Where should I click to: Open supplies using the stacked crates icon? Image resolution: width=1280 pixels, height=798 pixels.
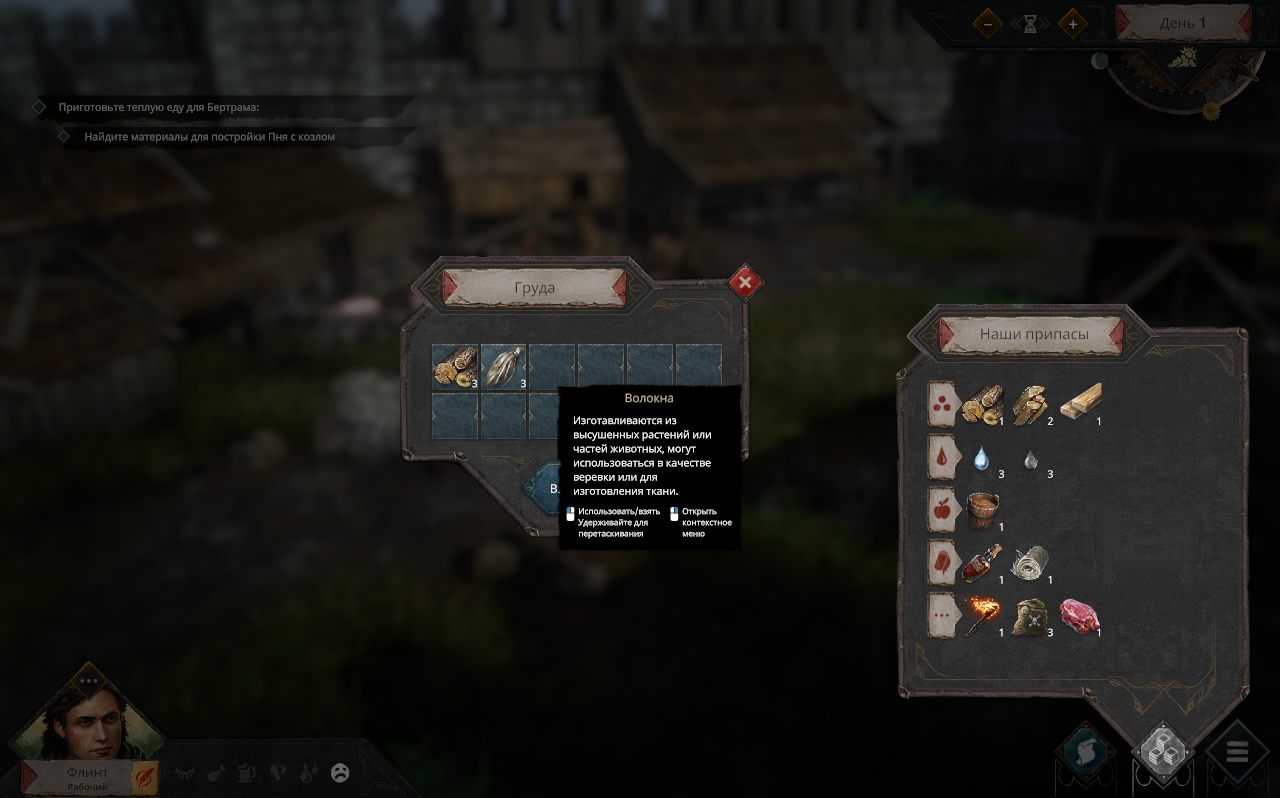tap(1163, 750)
